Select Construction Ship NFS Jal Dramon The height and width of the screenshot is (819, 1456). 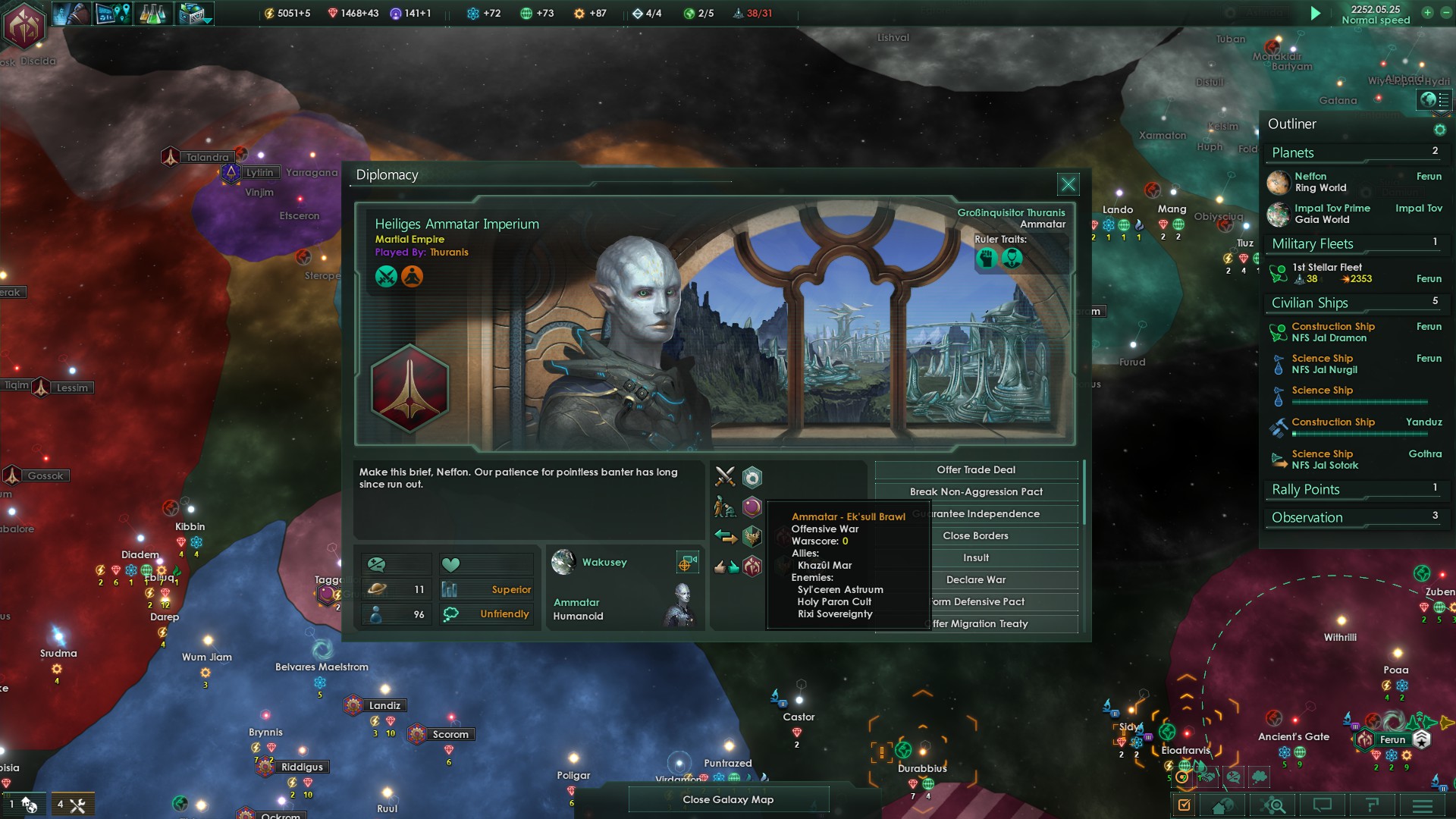pos(1332,332)
